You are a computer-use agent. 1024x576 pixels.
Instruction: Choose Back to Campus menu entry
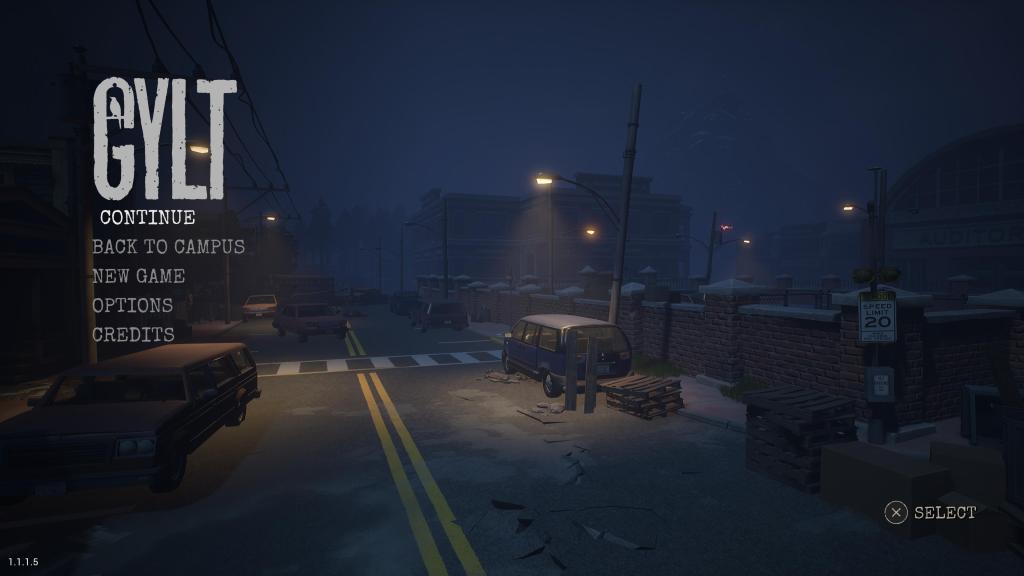pyautogui.click(x=168, y=246)
